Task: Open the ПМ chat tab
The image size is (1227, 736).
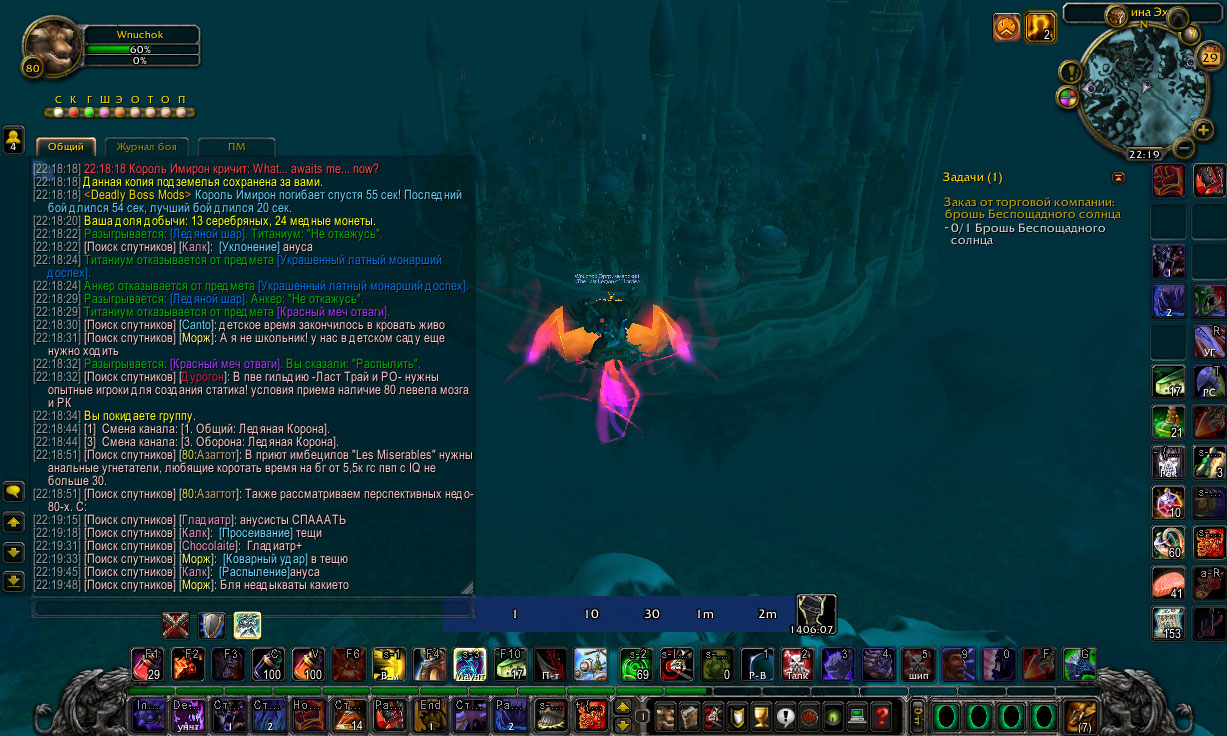Action: pos(236,147)
